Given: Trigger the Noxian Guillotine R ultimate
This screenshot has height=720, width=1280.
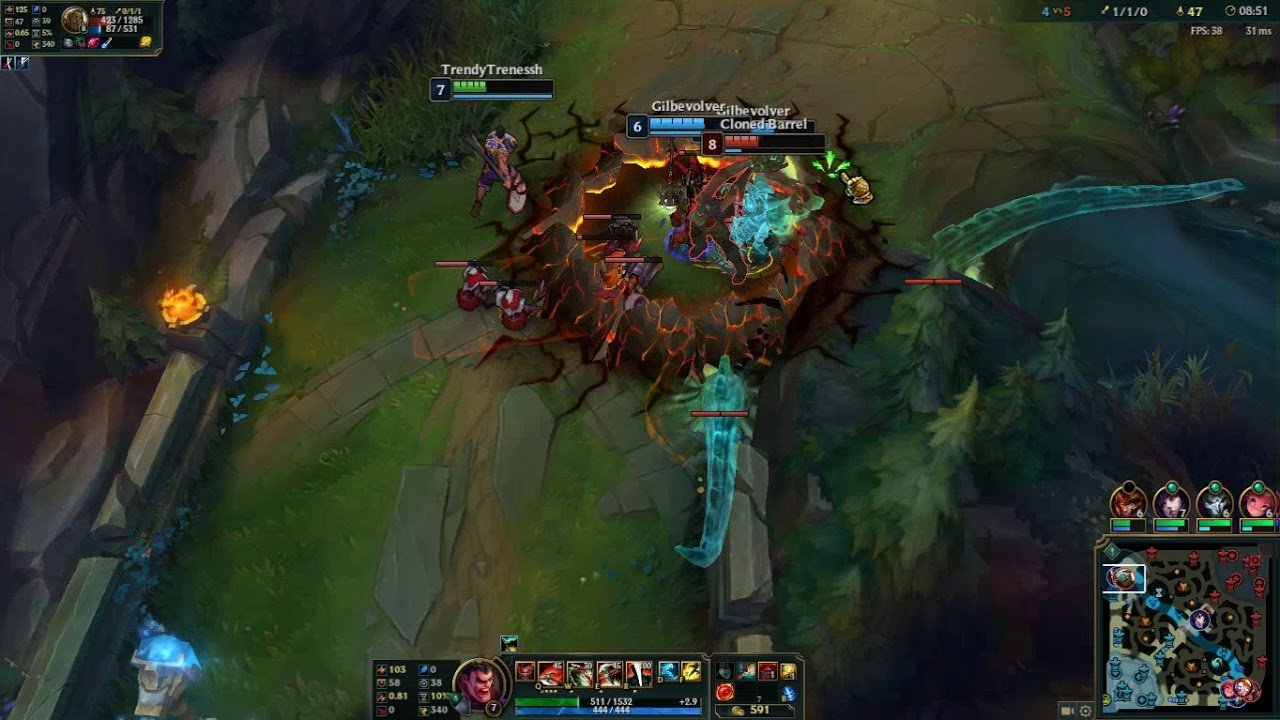Looking at the screenshot, I should pyautogui.click(x=638, y=673).
